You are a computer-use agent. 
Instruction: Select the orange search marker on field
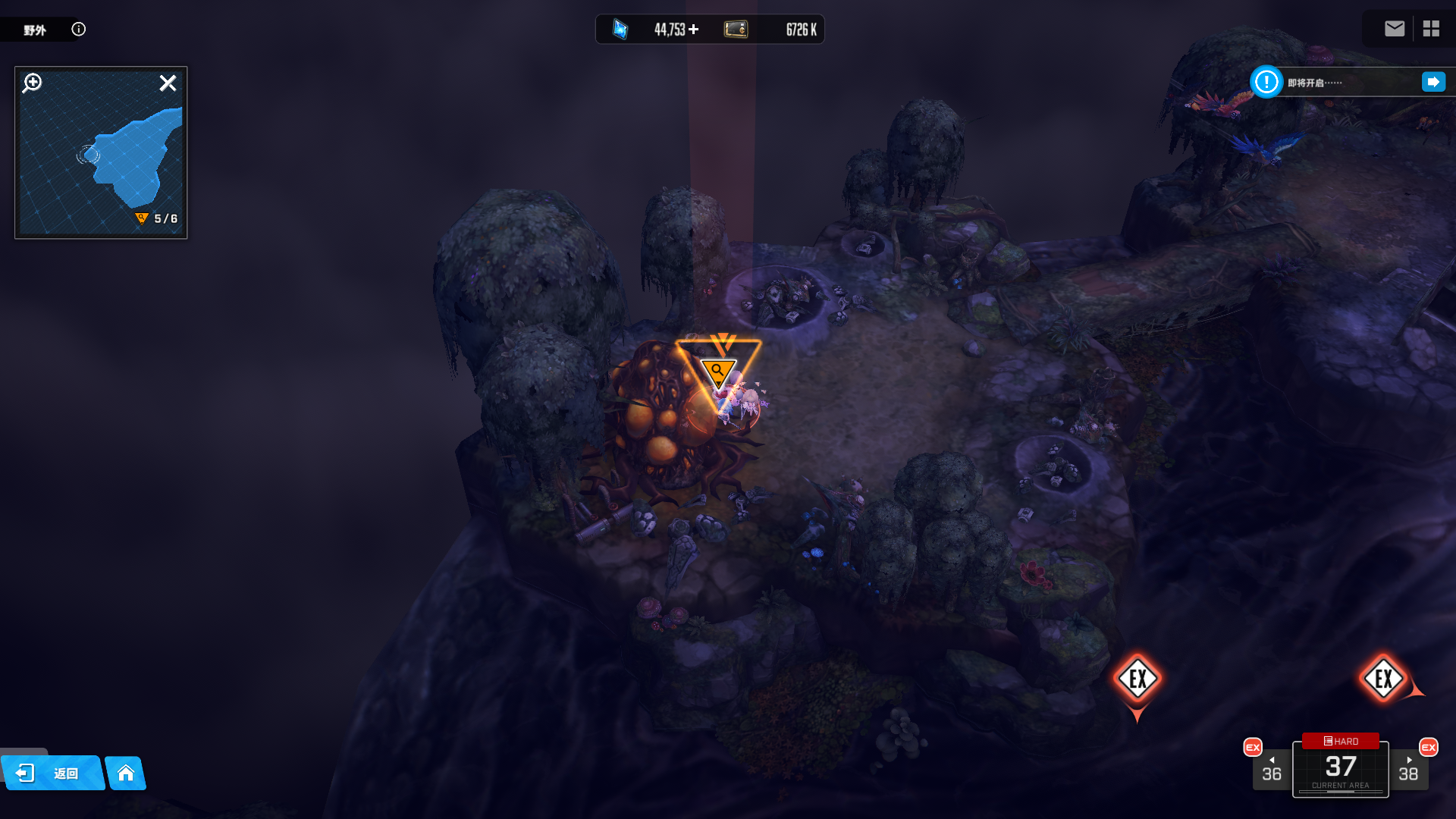coord(717,371)
